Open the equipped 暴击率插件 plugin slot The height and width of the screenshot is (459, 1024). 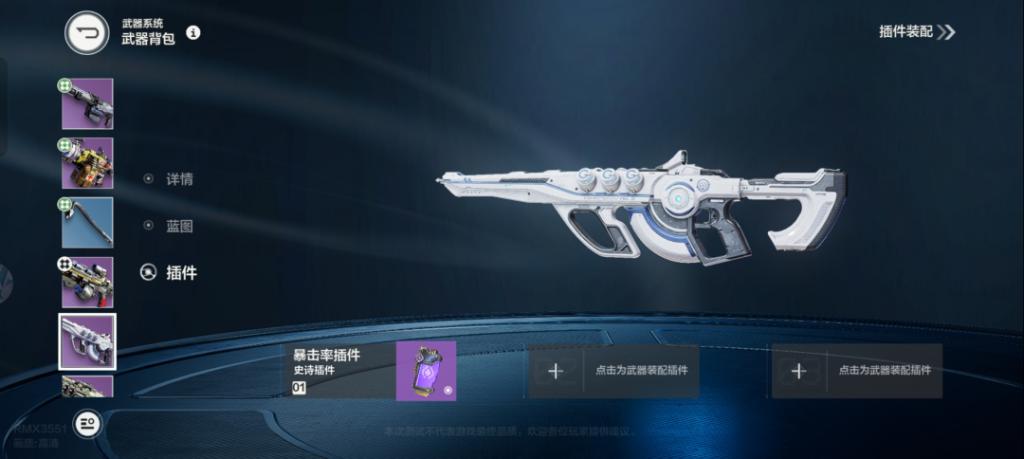coord(369,371)
